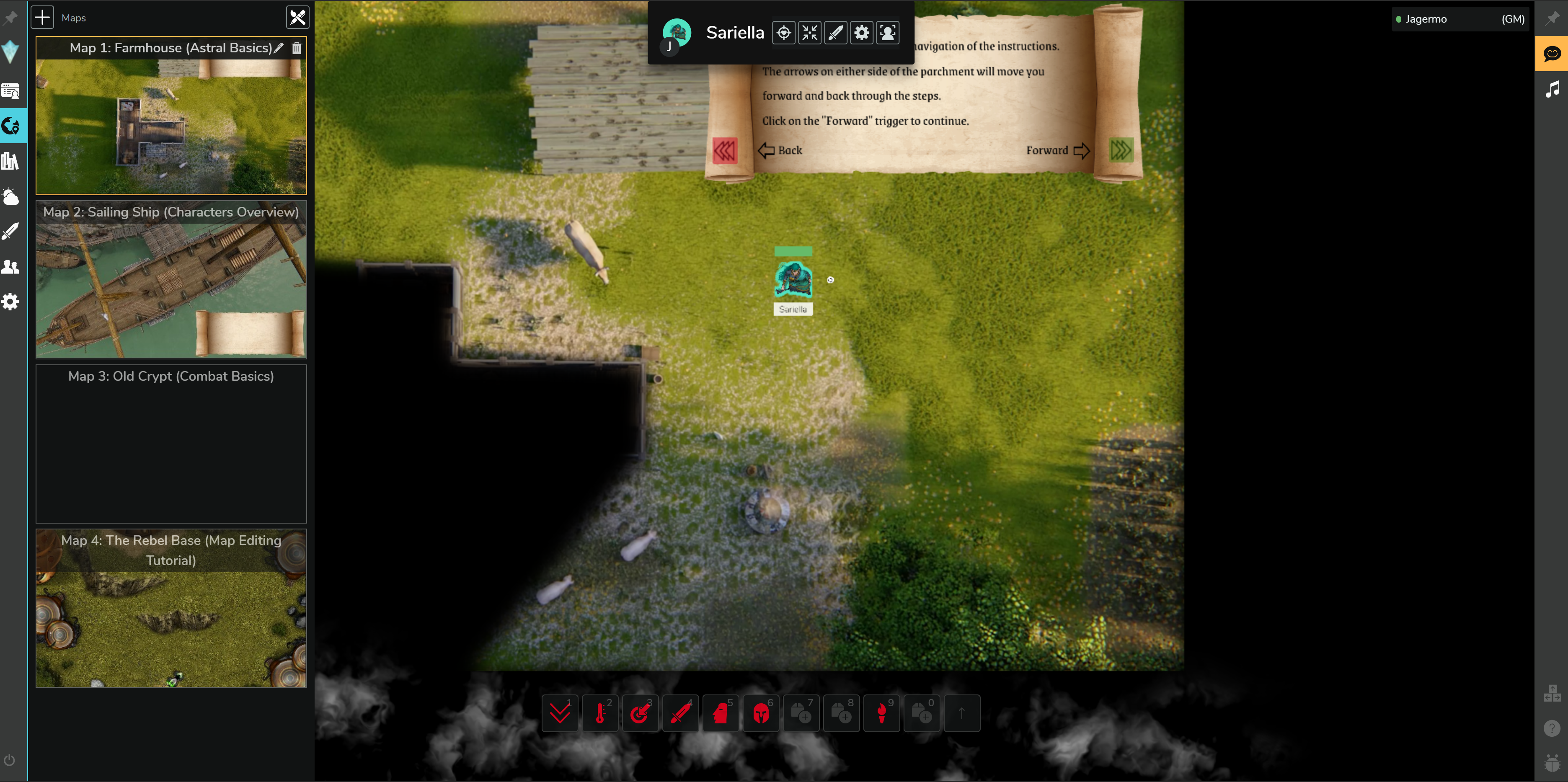Open the weather panel in the sidebar
The height and width of the screenshot is (782, 1568).
coord(11,196)
